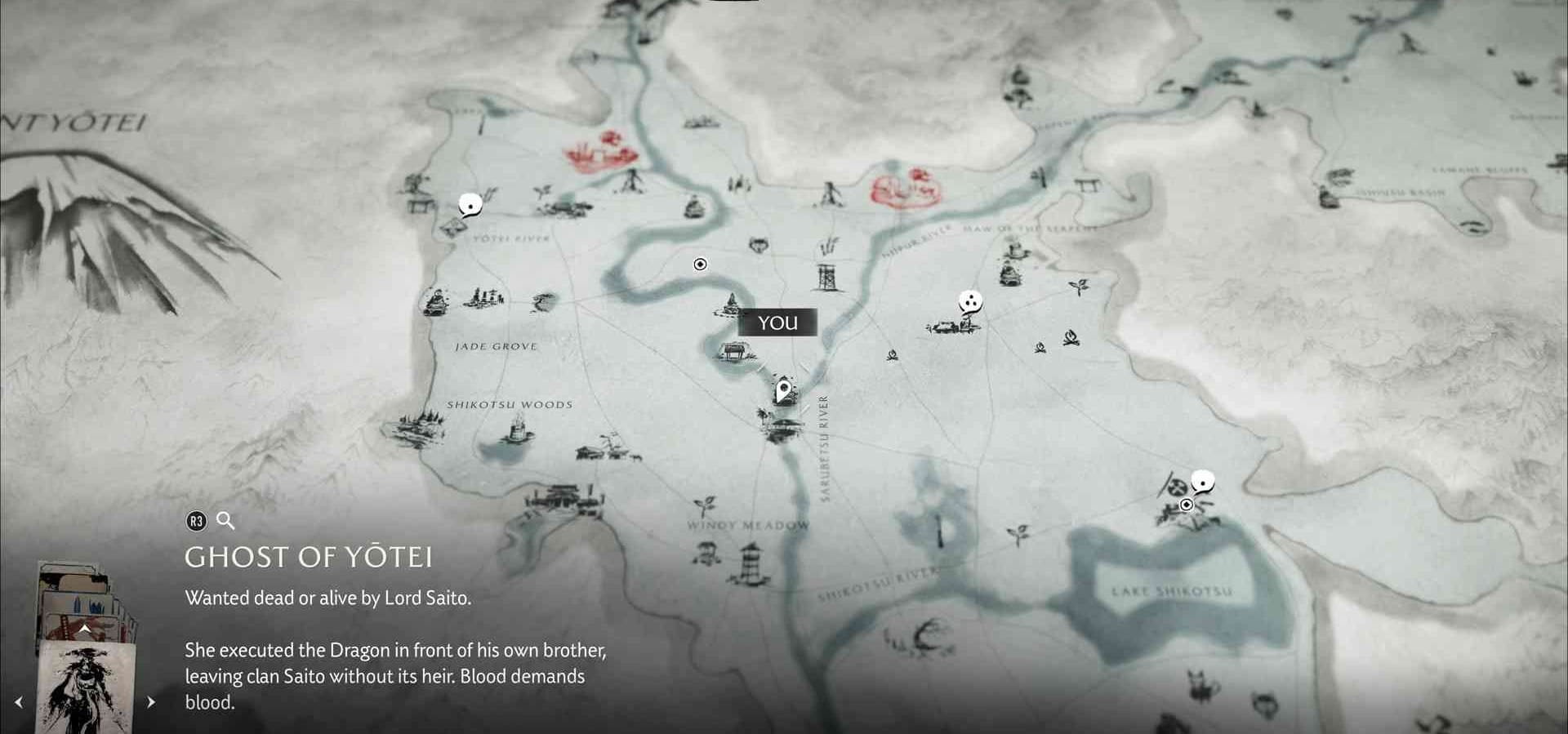Pick the red enemy camp beside Yōtei River
This screenshot has height=734, width=1568.
click(599, 153)
